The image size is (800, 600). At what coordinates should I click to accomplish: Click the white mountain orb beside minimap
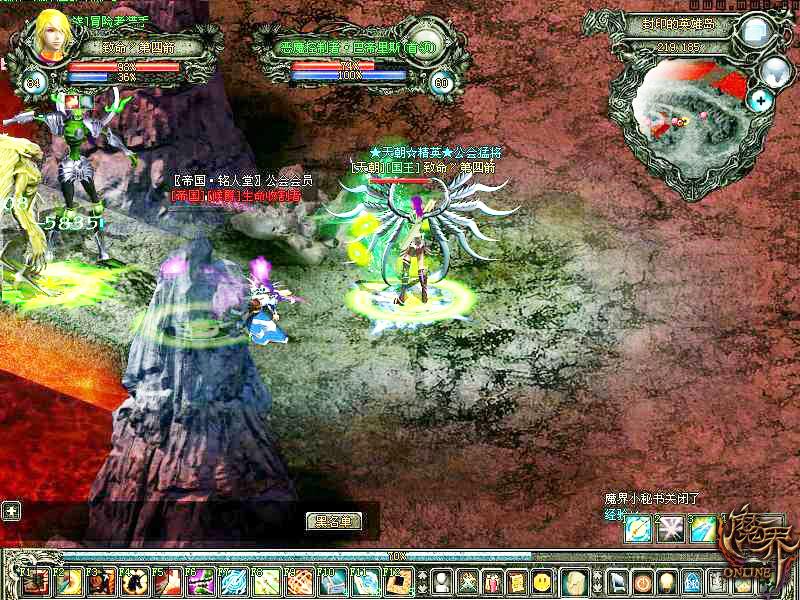coord(775,71)
